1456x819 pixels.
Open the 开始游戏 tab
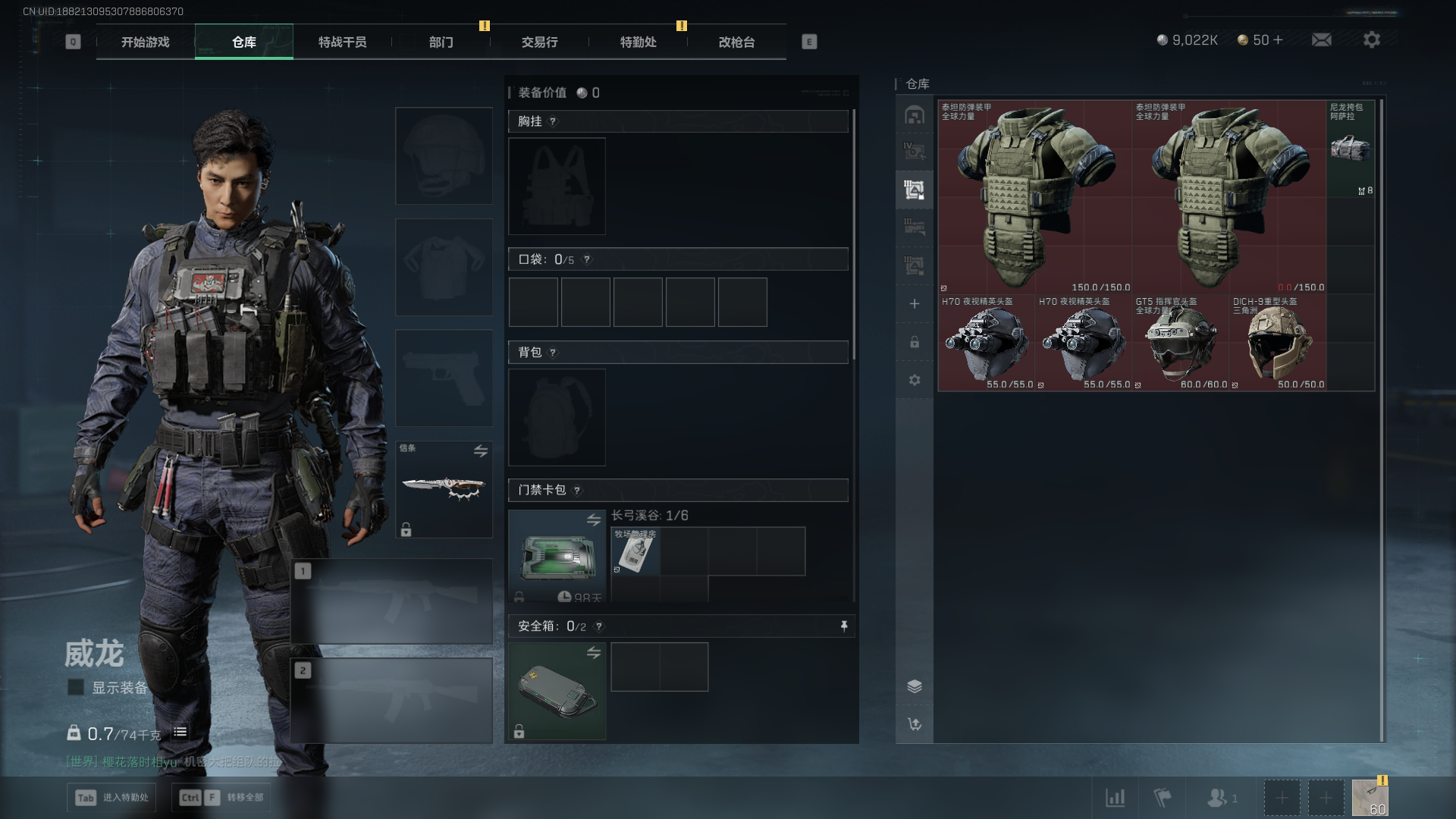click(x=145, y=42)
